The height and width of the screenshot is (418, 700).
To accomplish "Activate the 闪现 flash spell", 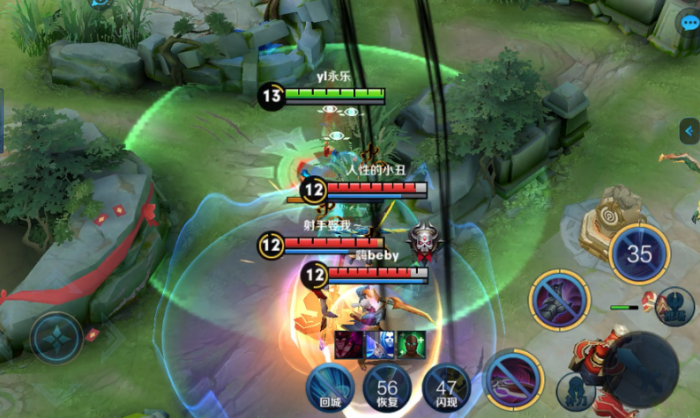I will [446, 388].
